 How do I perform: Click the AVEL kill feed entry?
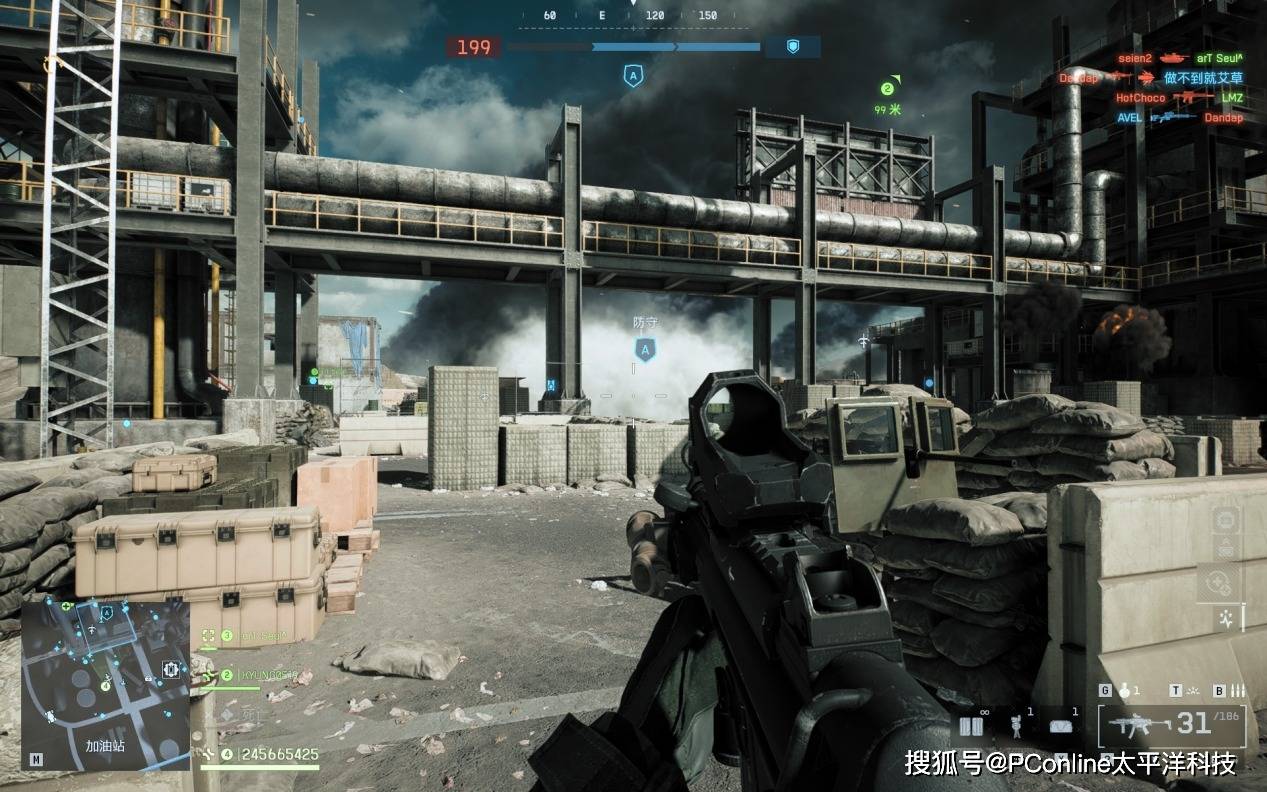tap(1178, 117)
